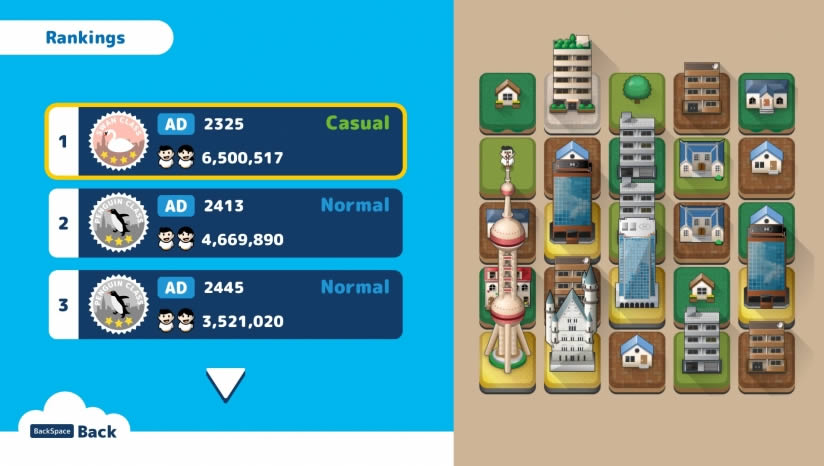Viewport: 824px width, 466px height.
Task: Choose the rank 2 entry scoring 4,669,890
Action: coord(225,223)
